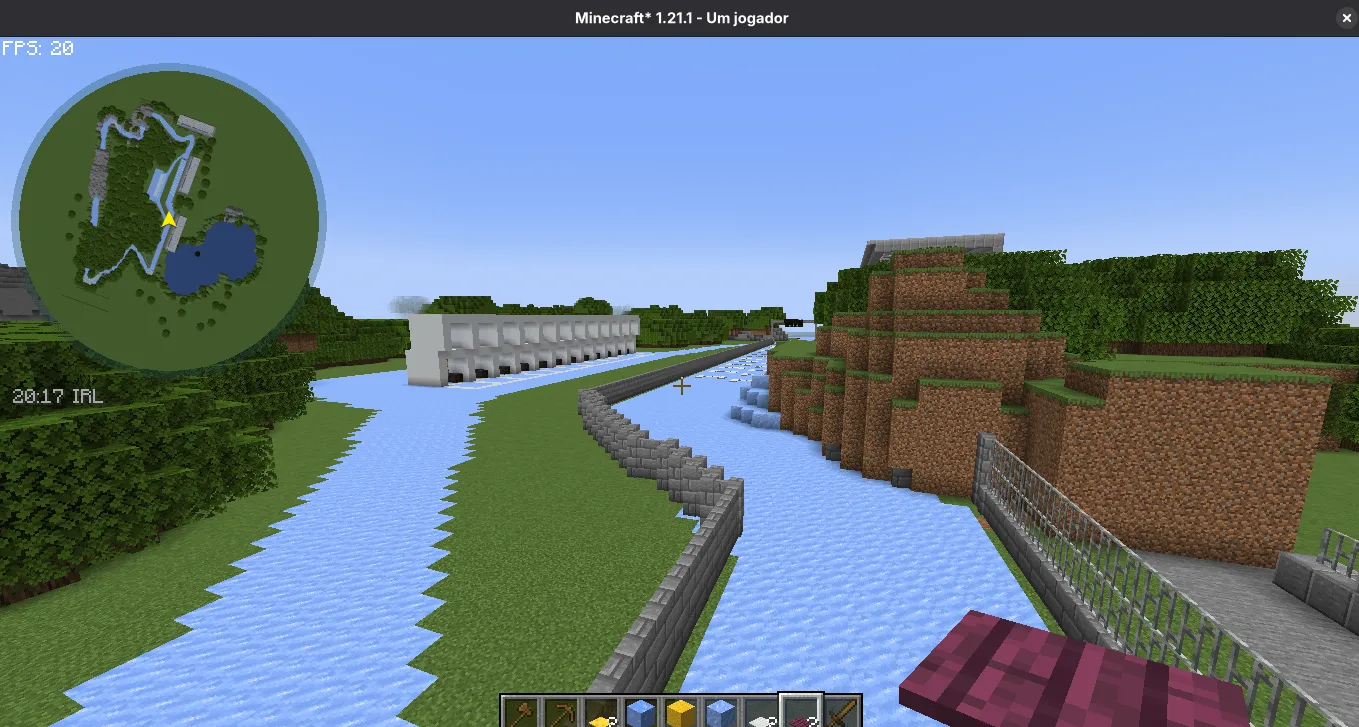Close the Minecraft window with the X
Image resolution: width=1359 pixels, height=727 pixels.
(1346, 17)
